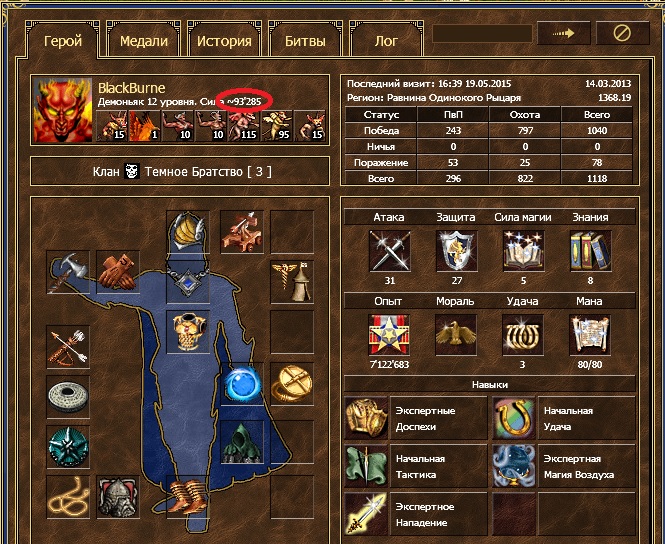Screen dimensions: 665x544
Task: Pick the glowing blue orb slot
Action: point(241,384)
